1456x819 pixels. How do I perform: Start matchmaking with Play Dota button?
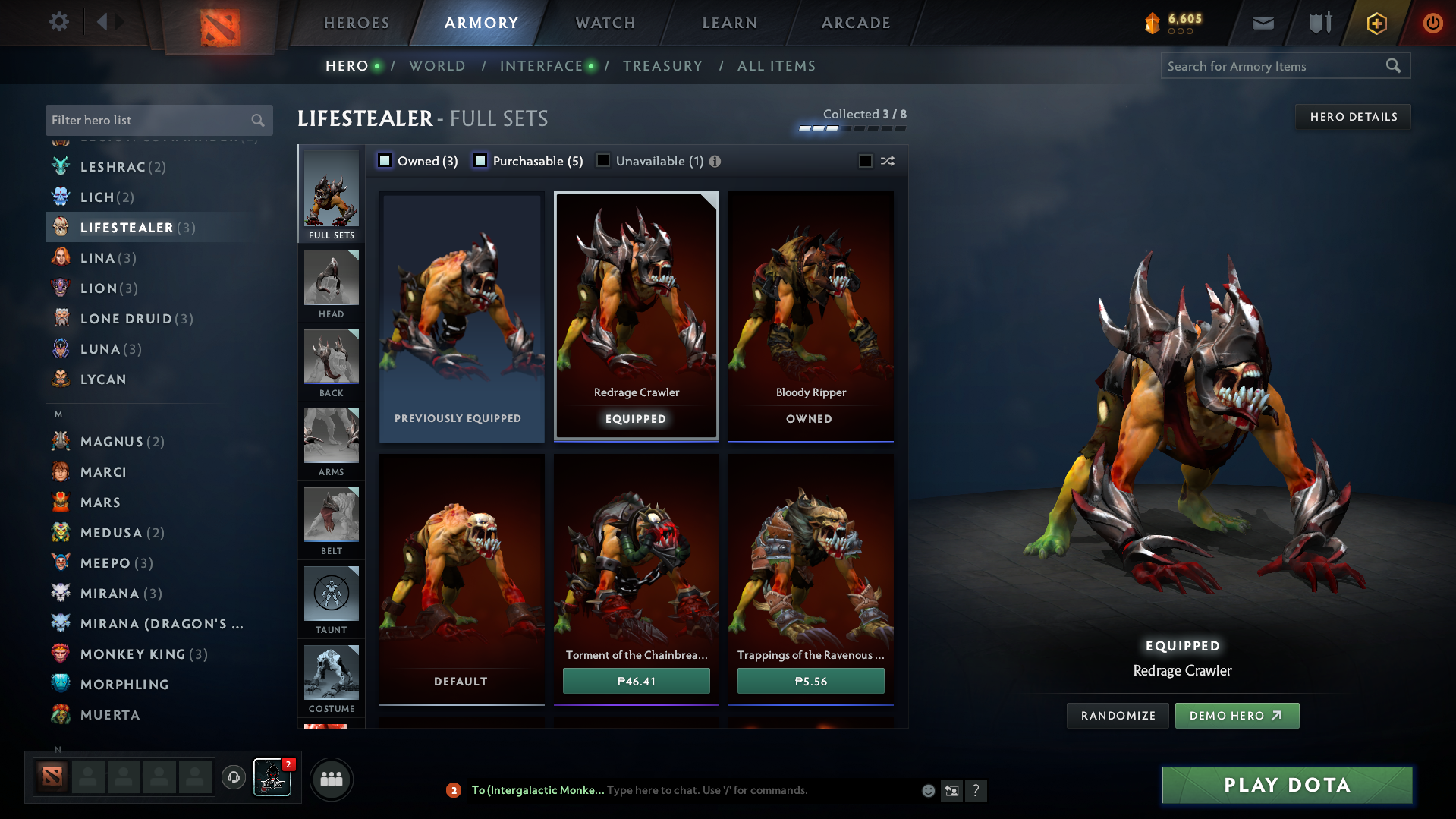(1287, 785)
